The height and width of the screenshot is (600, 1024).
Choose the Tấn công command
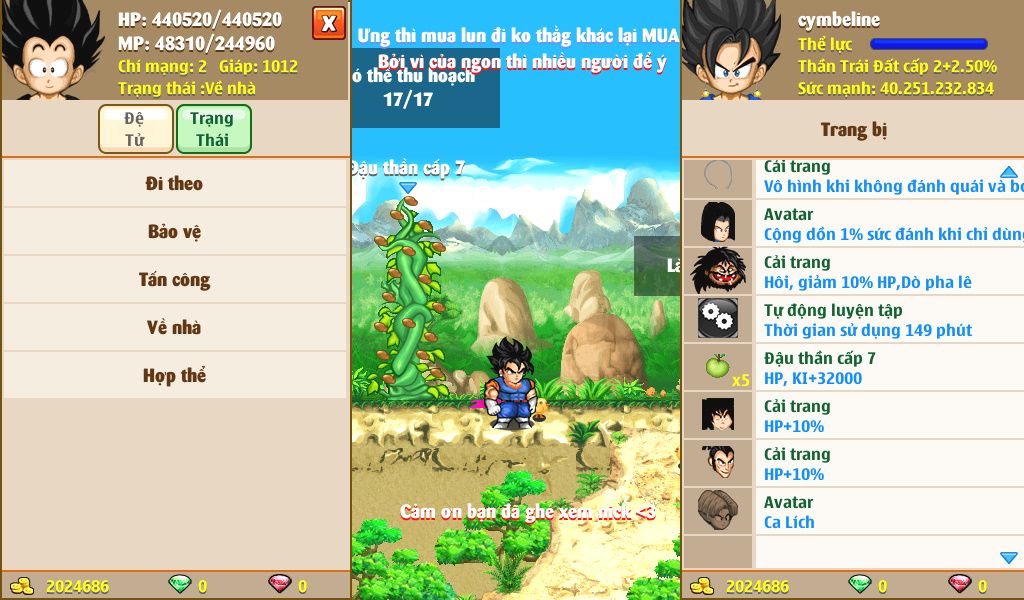[175, 280]
